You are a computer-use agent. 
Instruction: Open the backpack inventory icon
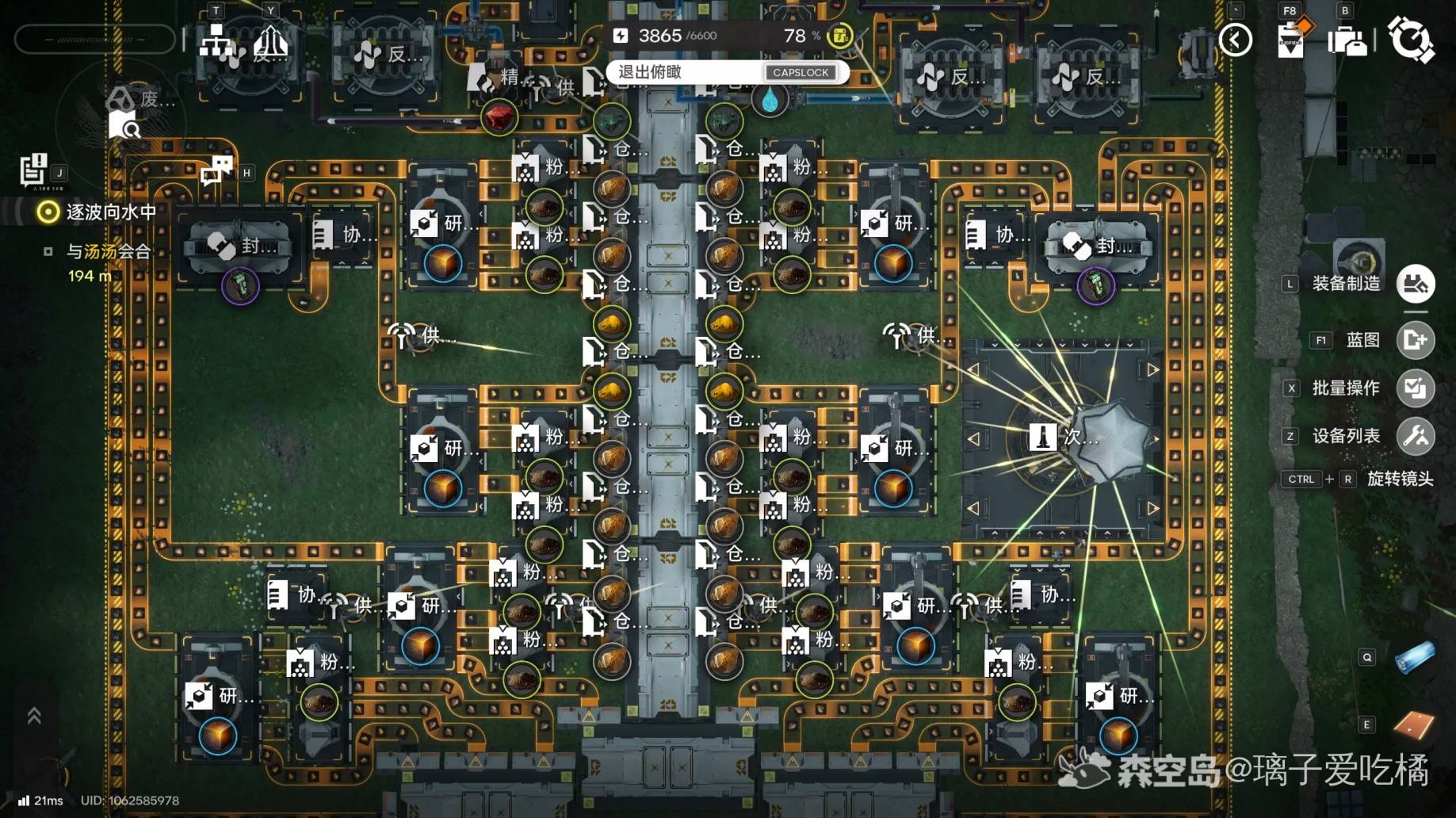[1347, 40]
